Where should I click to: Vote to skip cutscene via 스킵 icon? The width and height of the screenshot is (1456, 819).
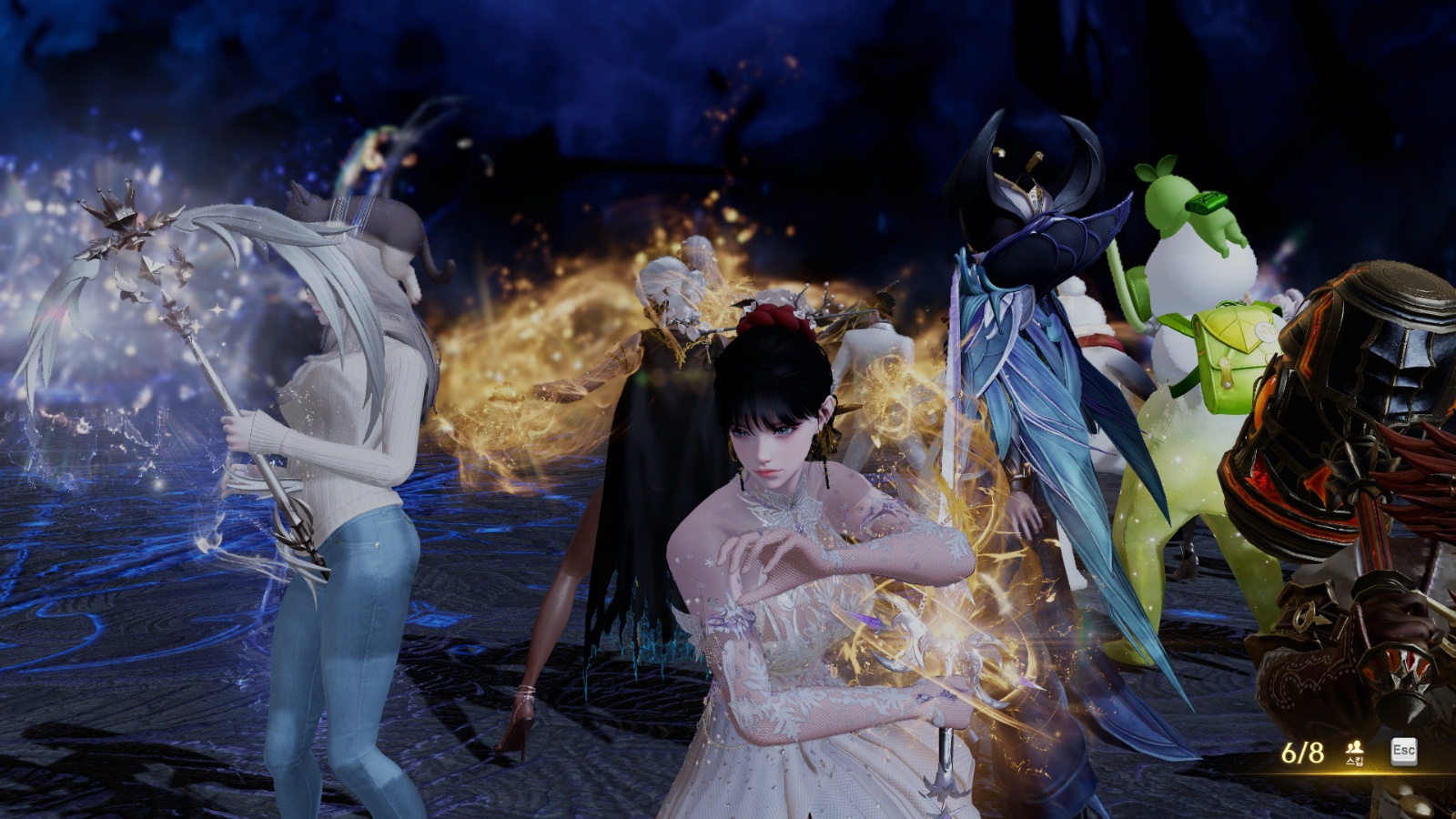coord(1354,752)
